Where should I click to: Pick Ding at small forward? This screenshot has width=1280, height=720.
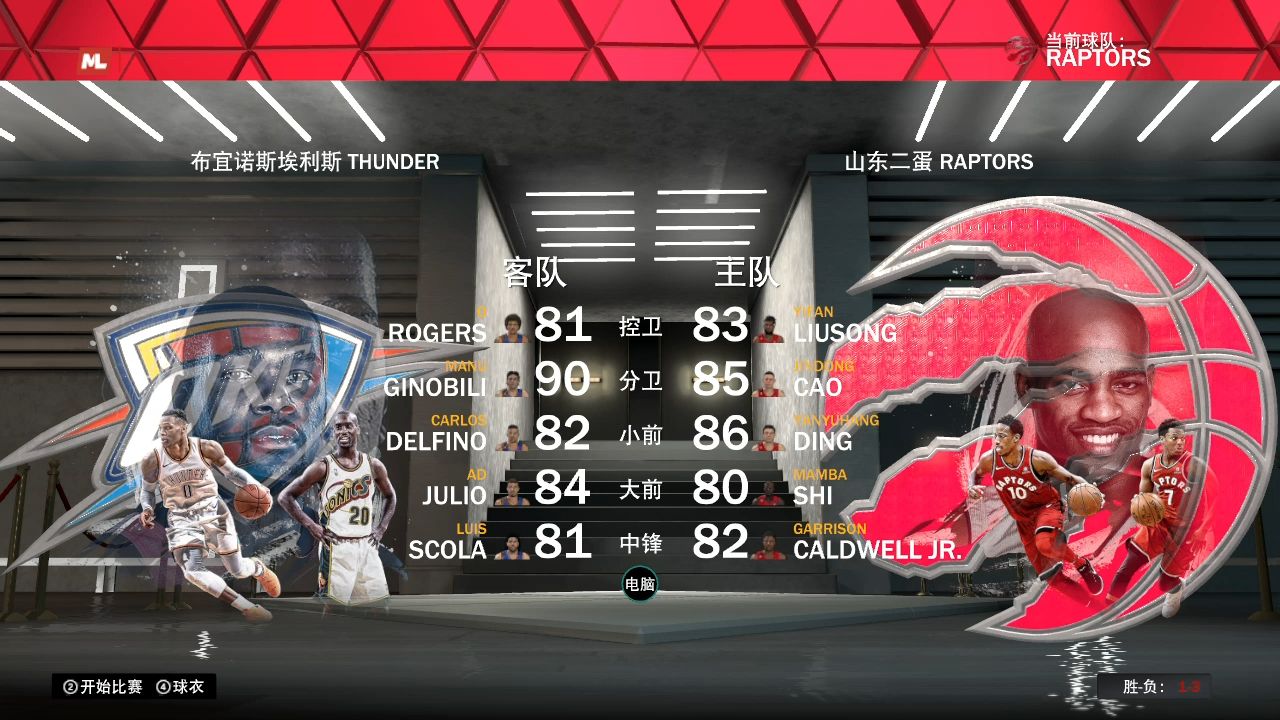(x=823, y=440)
